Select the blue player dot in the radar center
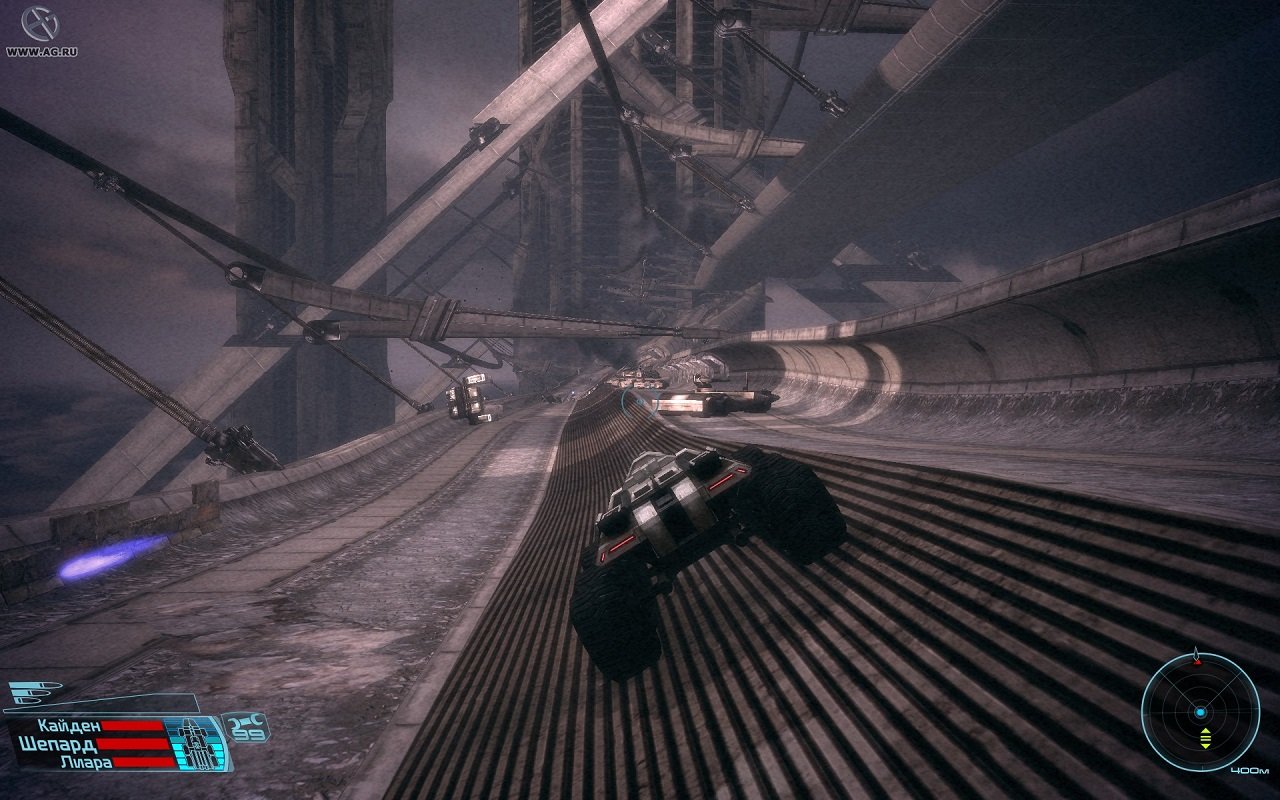This screenshot has height=800, width=1280. (1200, 712)
